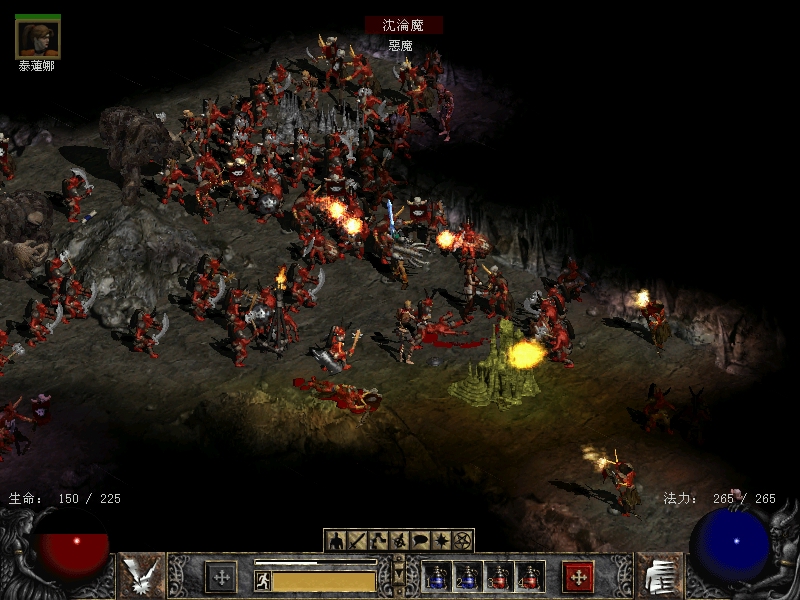Click the red plus button beside the belt
Screen dimensions: 800x600
click(578, 577)
